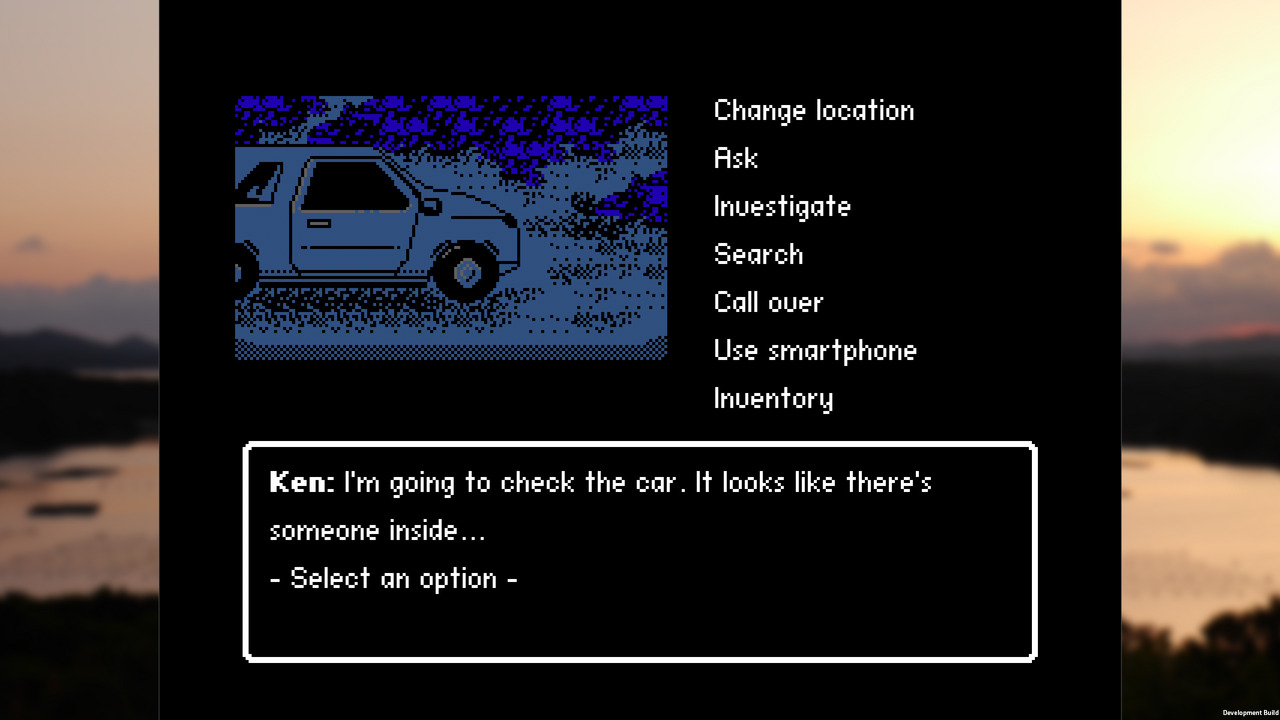Click the Ask command
The width and height of the screenshot is (1280, 720).
[735, 158]
